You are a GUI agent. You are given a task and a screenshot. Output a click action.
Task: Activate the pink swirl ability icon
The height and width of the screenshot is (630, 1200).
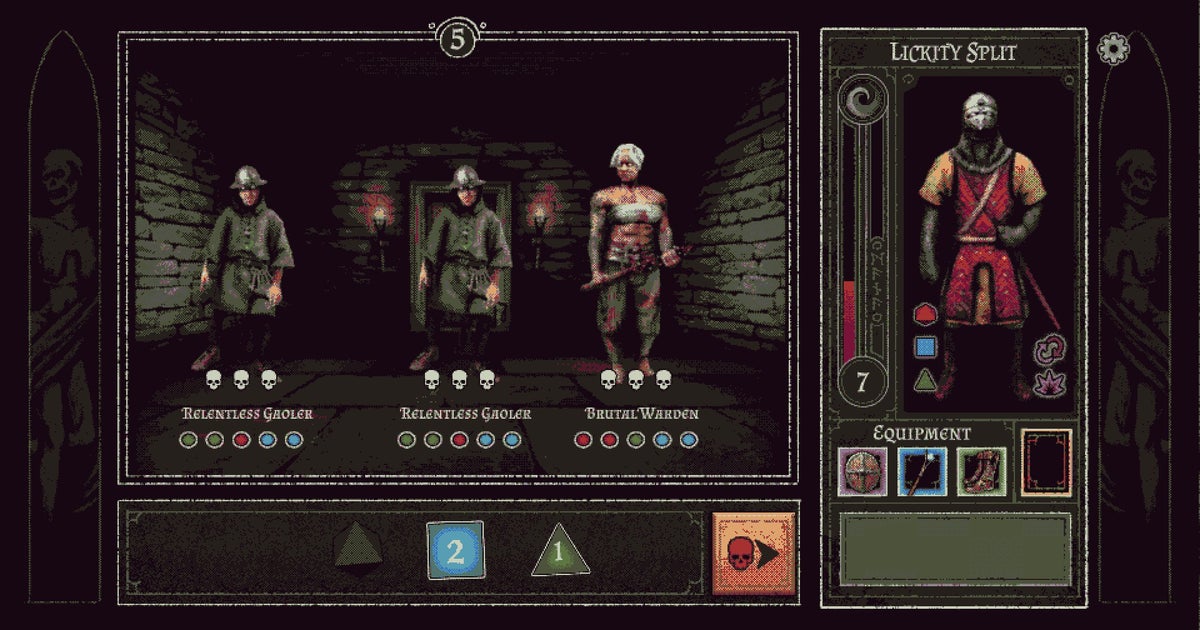[x=1051, y=348]
